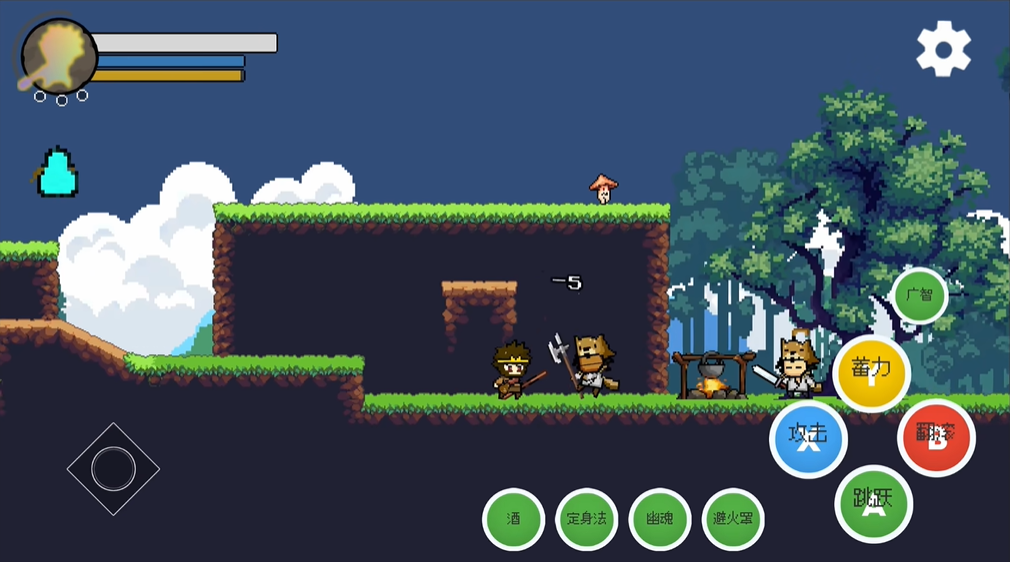Select the player portrait avatar
The height and width of the screenshot is (562, 1010).
[58, 57]
